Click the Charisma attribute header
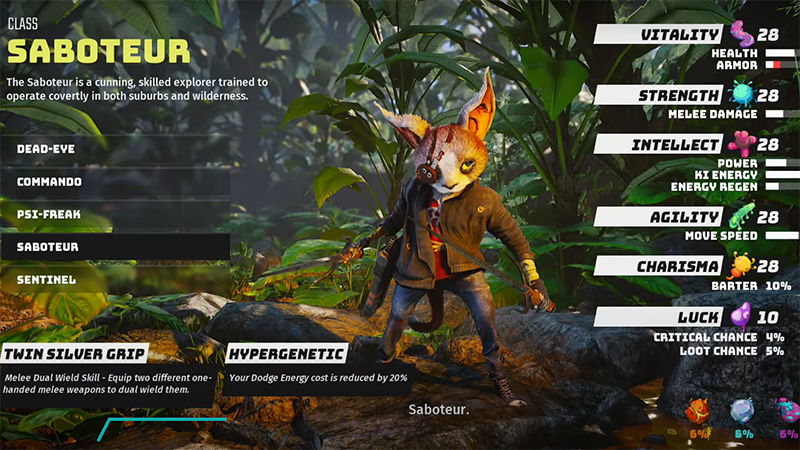The height and width of the screenshot is (450, 800). tap(660, 267)
